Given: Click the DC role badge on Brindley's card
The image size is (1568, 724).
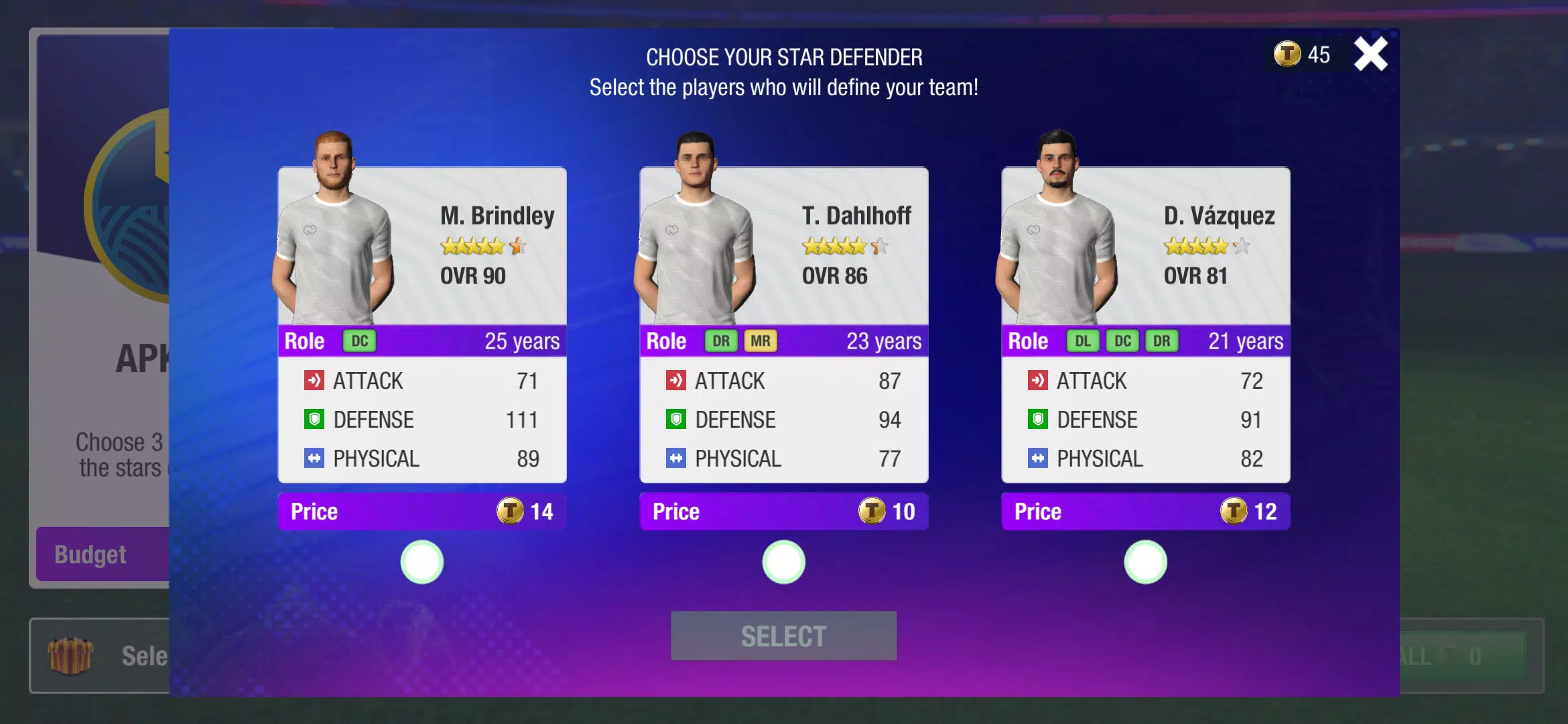Looking at the screenshot, I should (x=360, y=341).
